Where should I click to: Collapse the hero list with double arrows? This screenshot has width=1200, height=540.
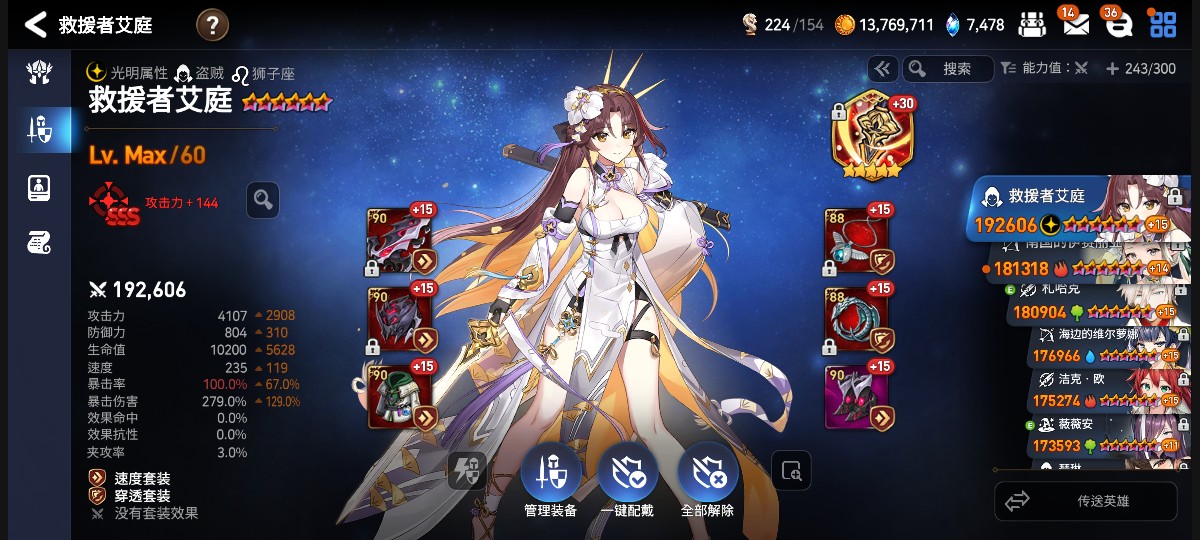pos(882,69)
